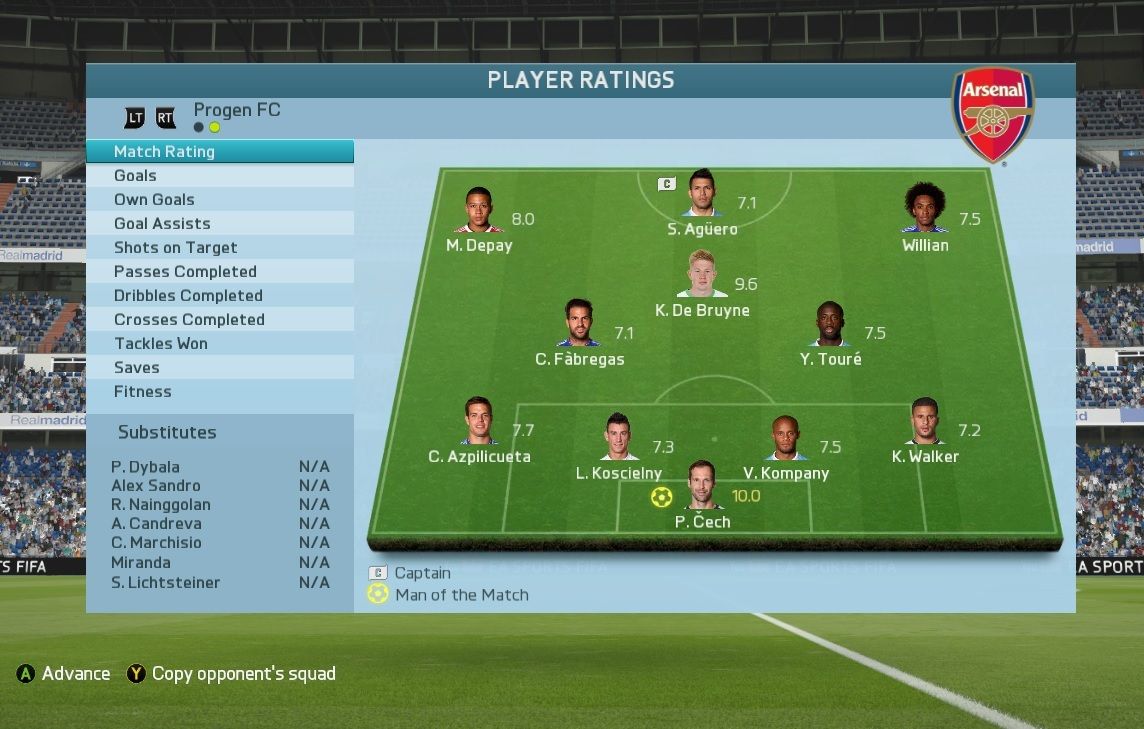Choose S. Agüero player portrait
Image resolution: width=1144 pixels, height=729 pixels.
(702, 193)
